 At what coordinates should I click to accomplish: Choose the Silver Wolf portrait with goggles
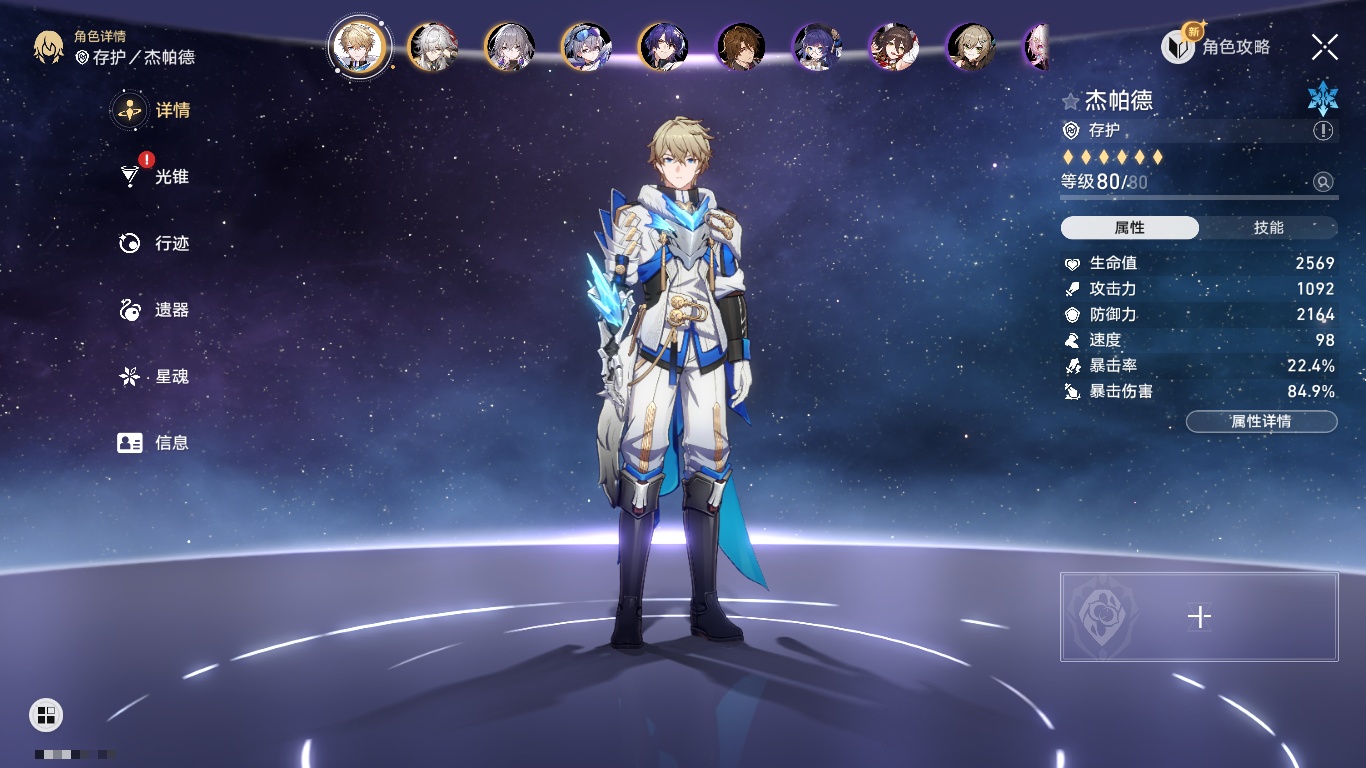click(587, 47)
